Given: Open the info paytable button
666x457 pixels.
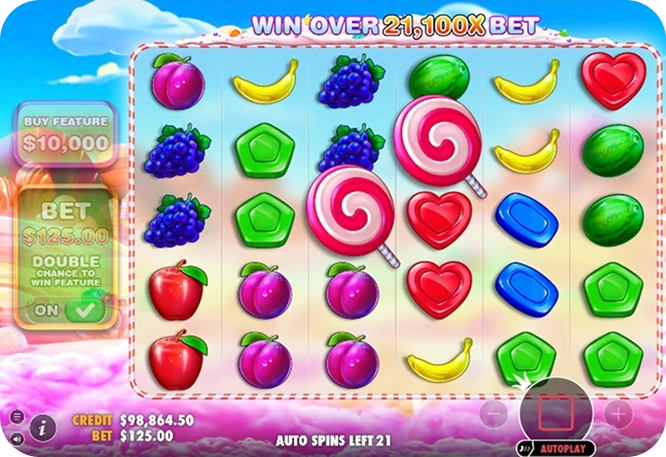Looking at the screenshot, I should click(x=42, y=428).
